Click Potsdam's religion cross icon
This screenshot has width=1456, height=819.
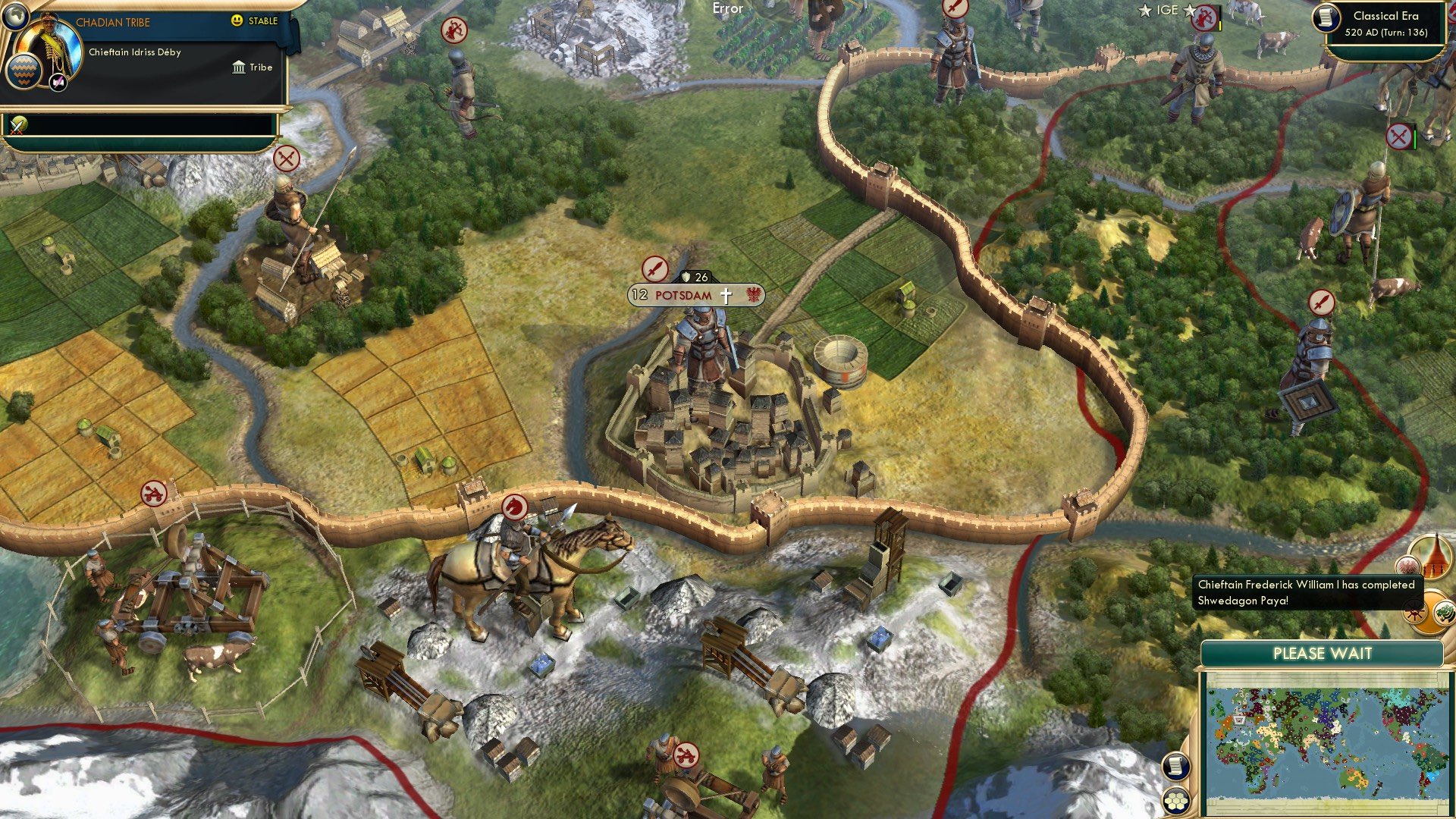[726, 296]
